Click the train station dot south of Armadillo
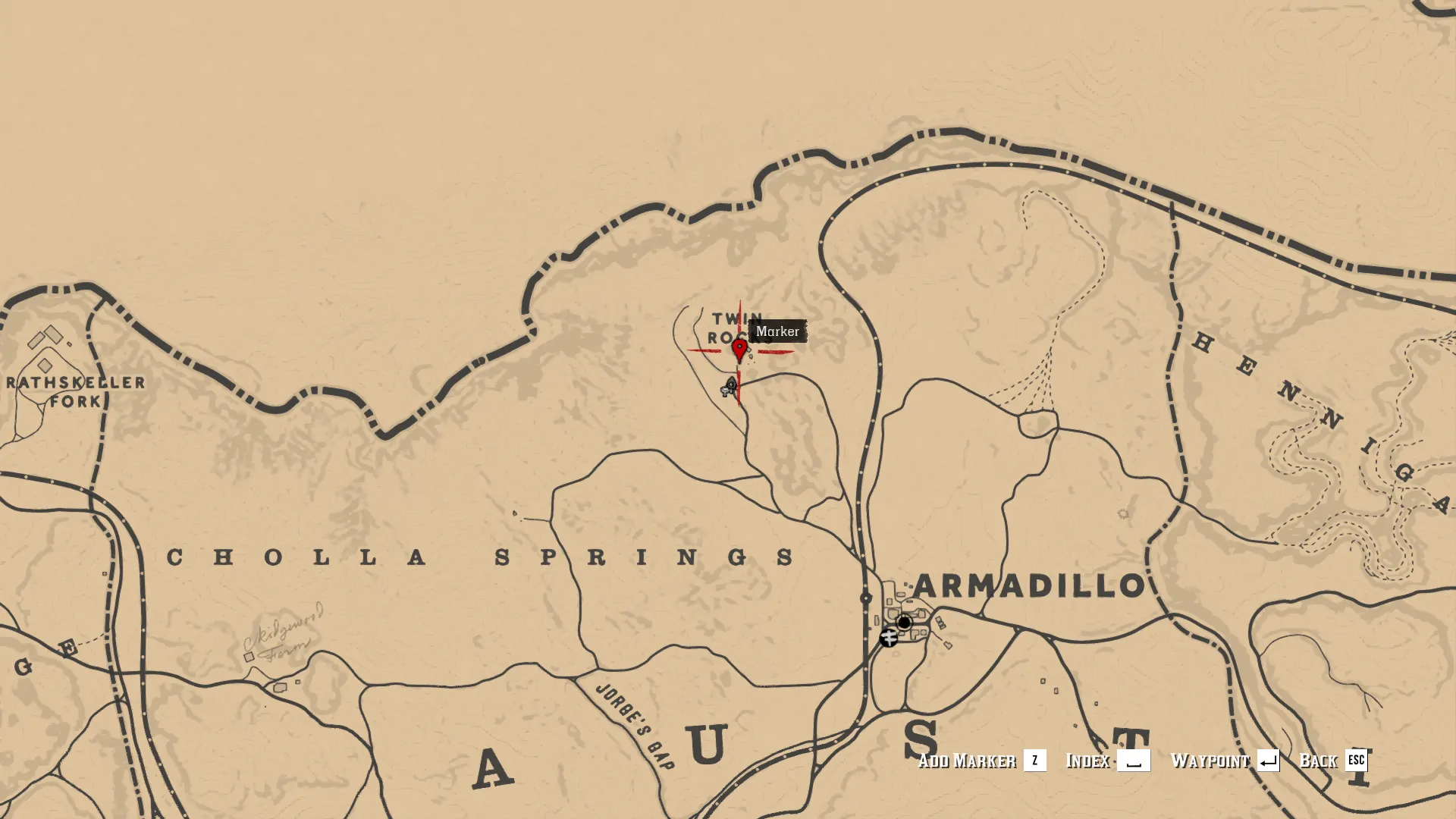This screenshot has width=1456, height=819. tap(865, 598)
